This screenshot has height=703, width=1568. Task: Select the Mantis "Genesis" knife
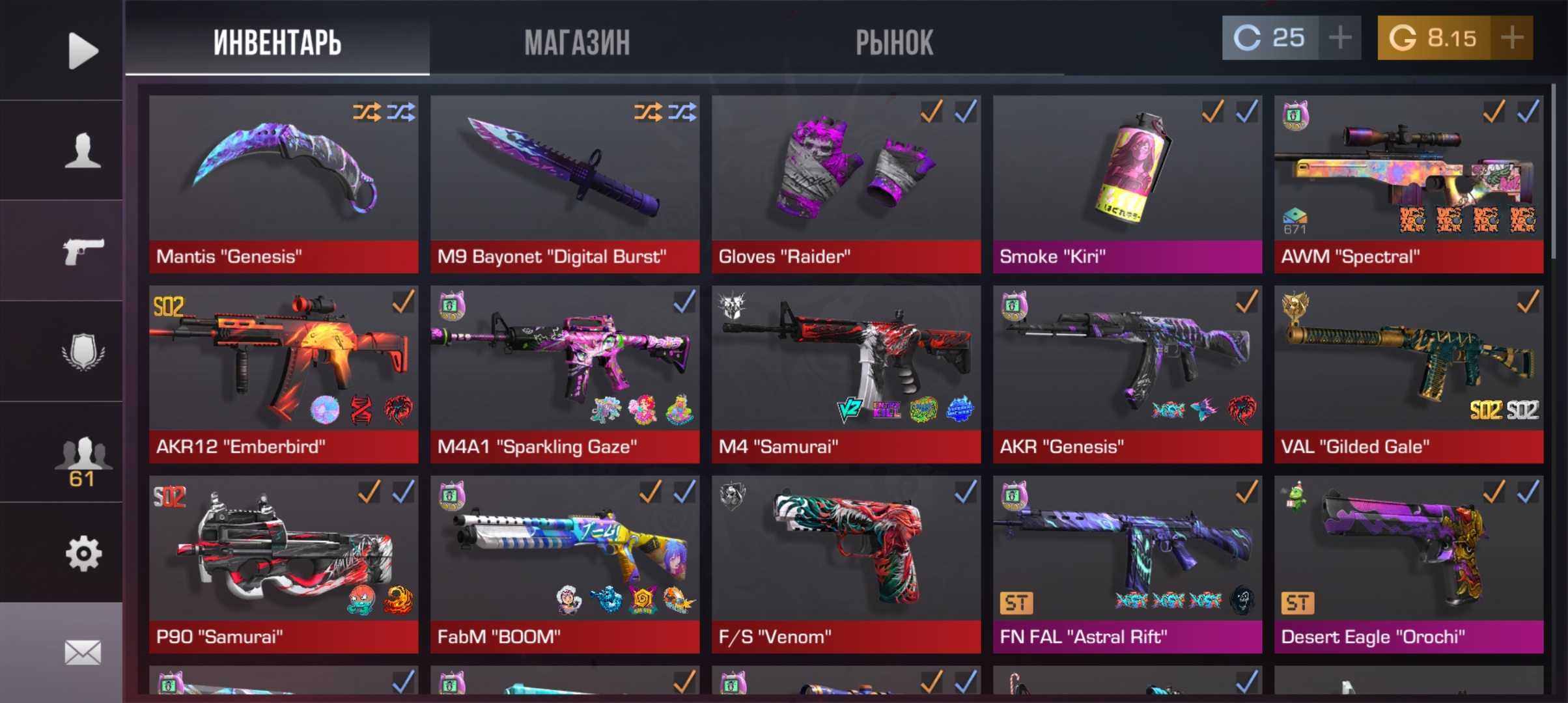click(283, 184)
